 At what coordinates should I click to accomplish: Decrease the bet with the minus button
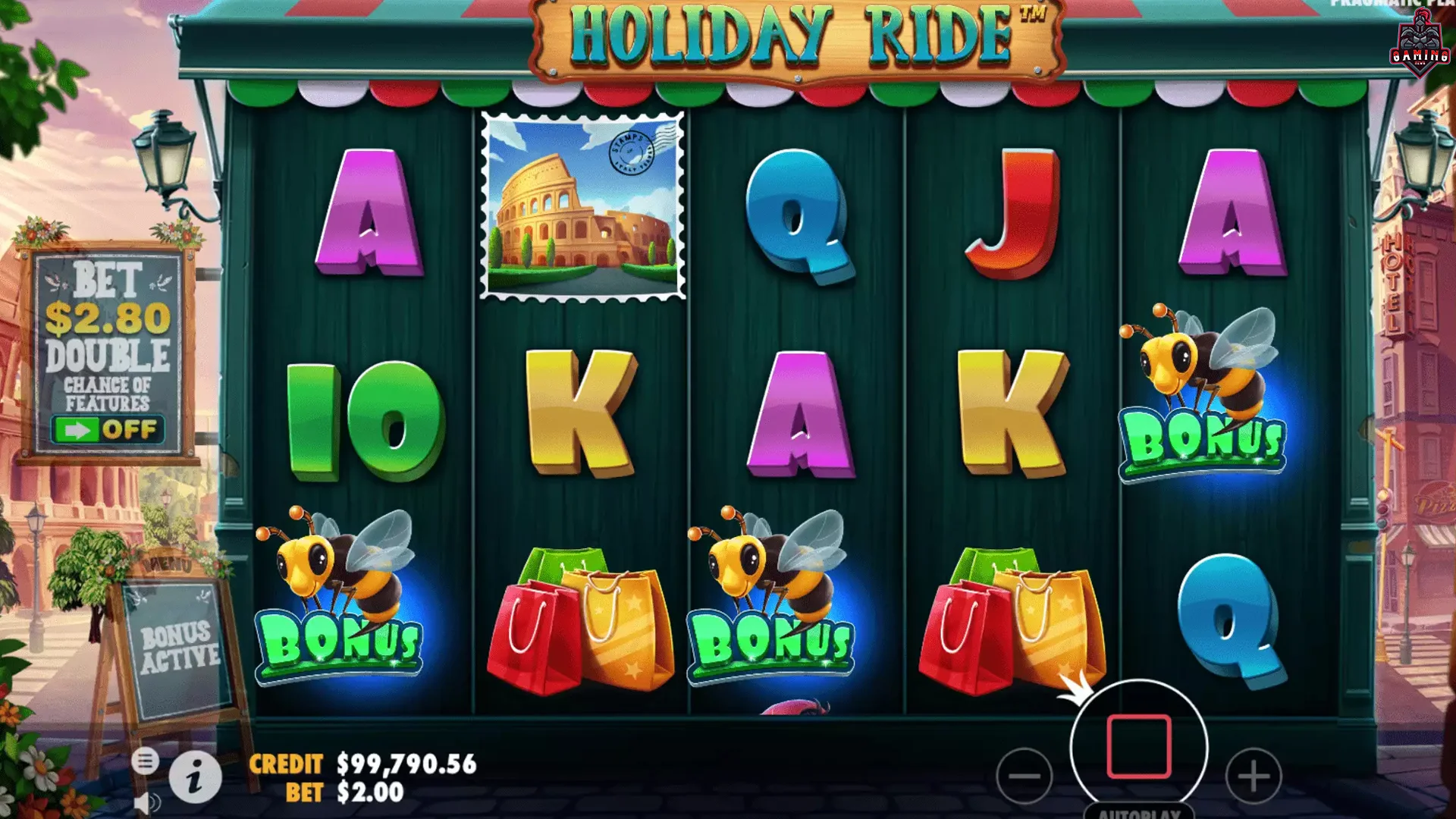pos(1025,775)
